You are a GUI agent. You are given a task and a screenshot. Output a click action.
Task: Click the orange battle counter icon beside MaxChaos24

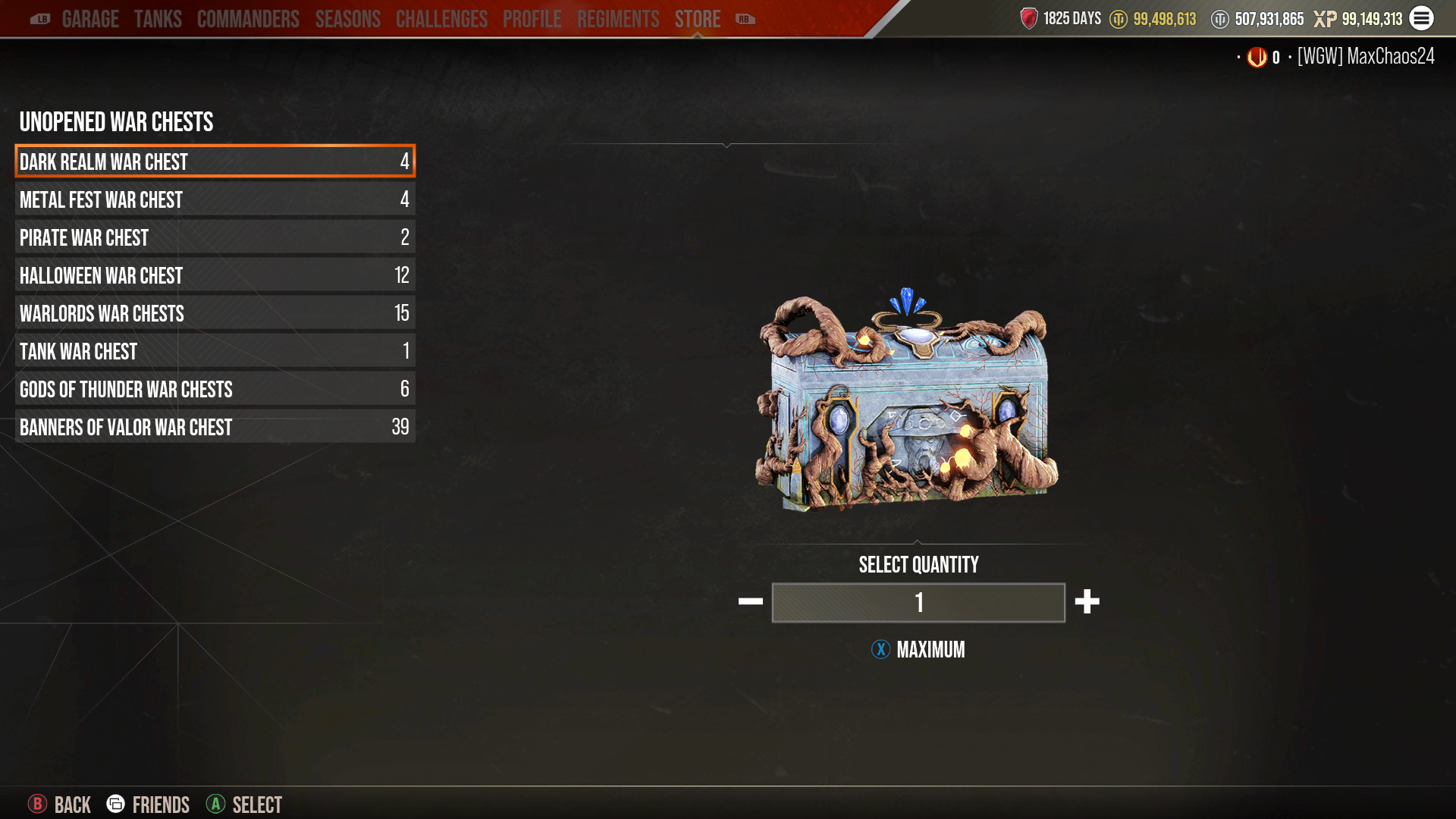pyautogui.click(x=1257, y=56)
